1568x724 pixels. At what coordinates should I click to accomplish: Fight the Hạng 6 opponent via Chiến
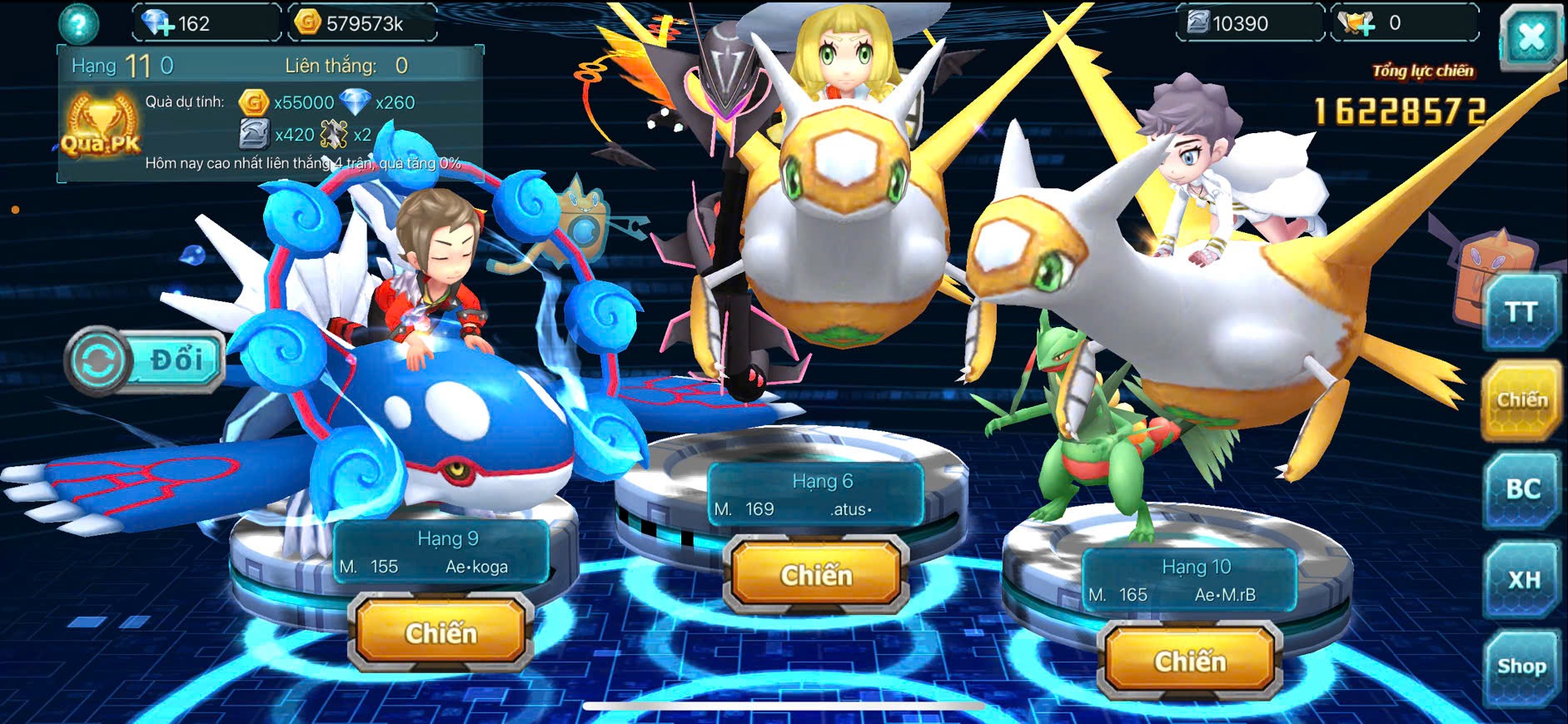tap(816, 575)
